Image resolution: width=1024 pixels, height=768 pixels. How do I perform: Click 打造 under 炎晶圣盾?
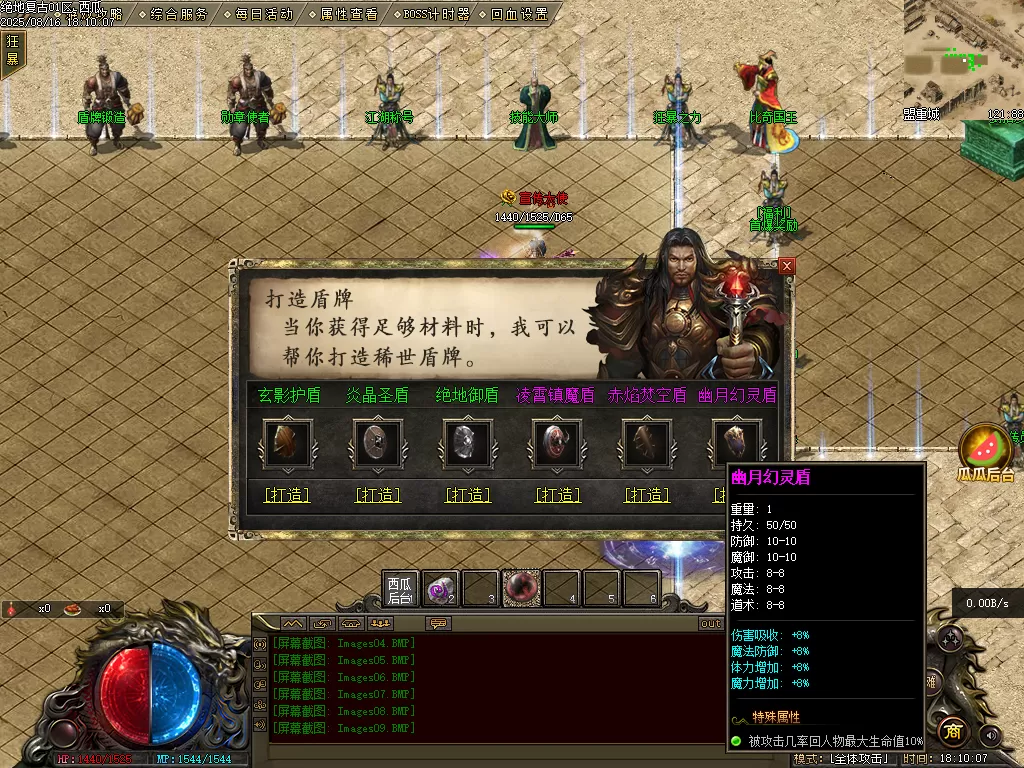pyautogui.click(x=378, y=495)
